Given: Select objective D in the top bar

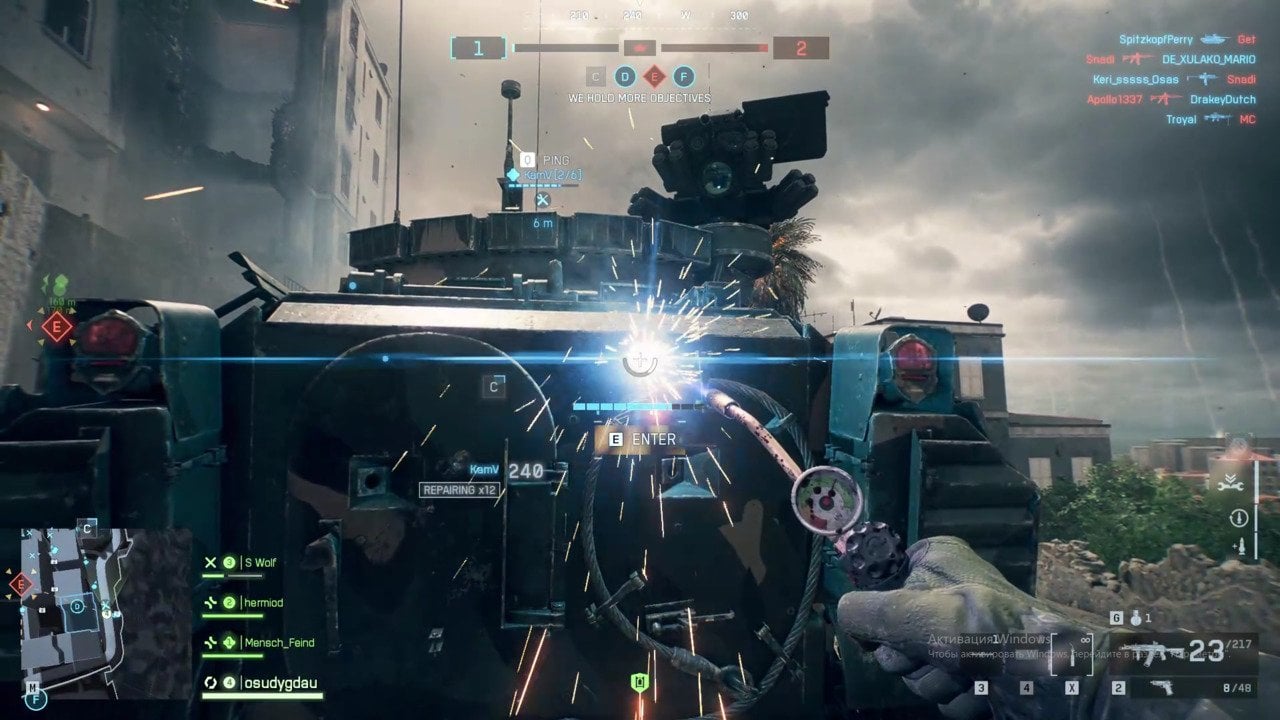Looking at the screenshot, I should click(x=625, y=76).
